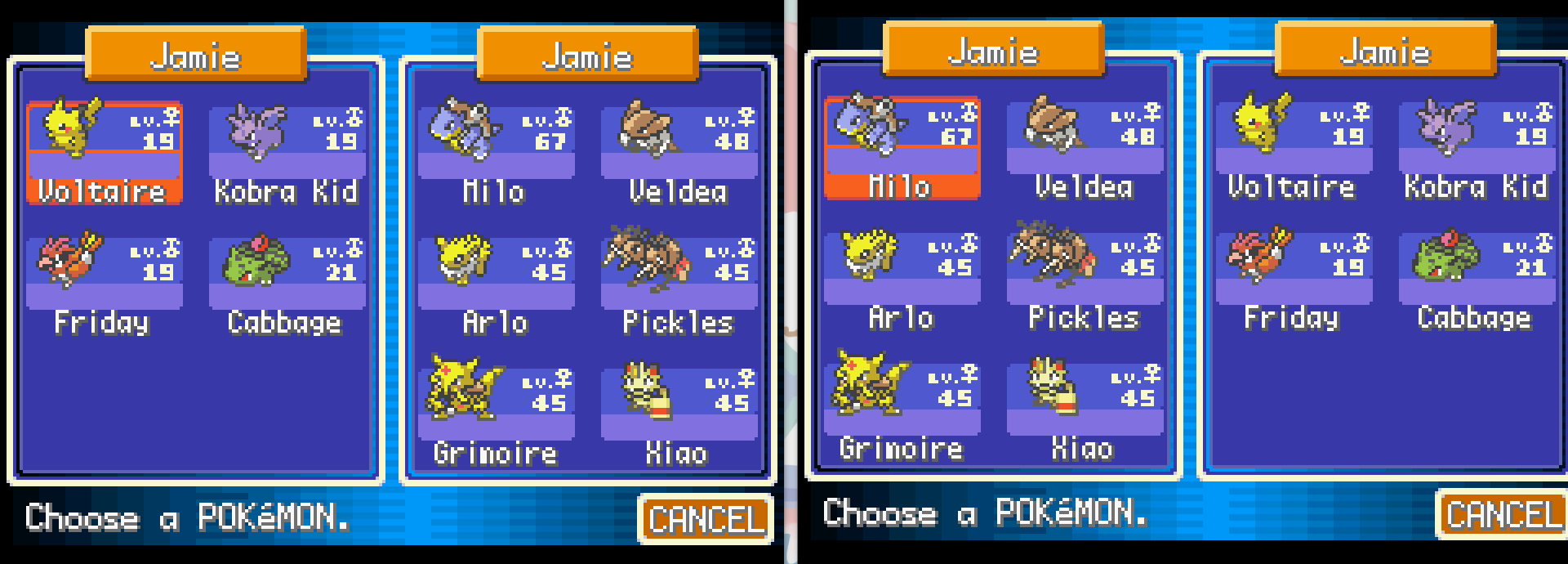The image size is (1568, 564).
Task: Pick the Voltaire slot without red highlight
Action: point(1293,148)
